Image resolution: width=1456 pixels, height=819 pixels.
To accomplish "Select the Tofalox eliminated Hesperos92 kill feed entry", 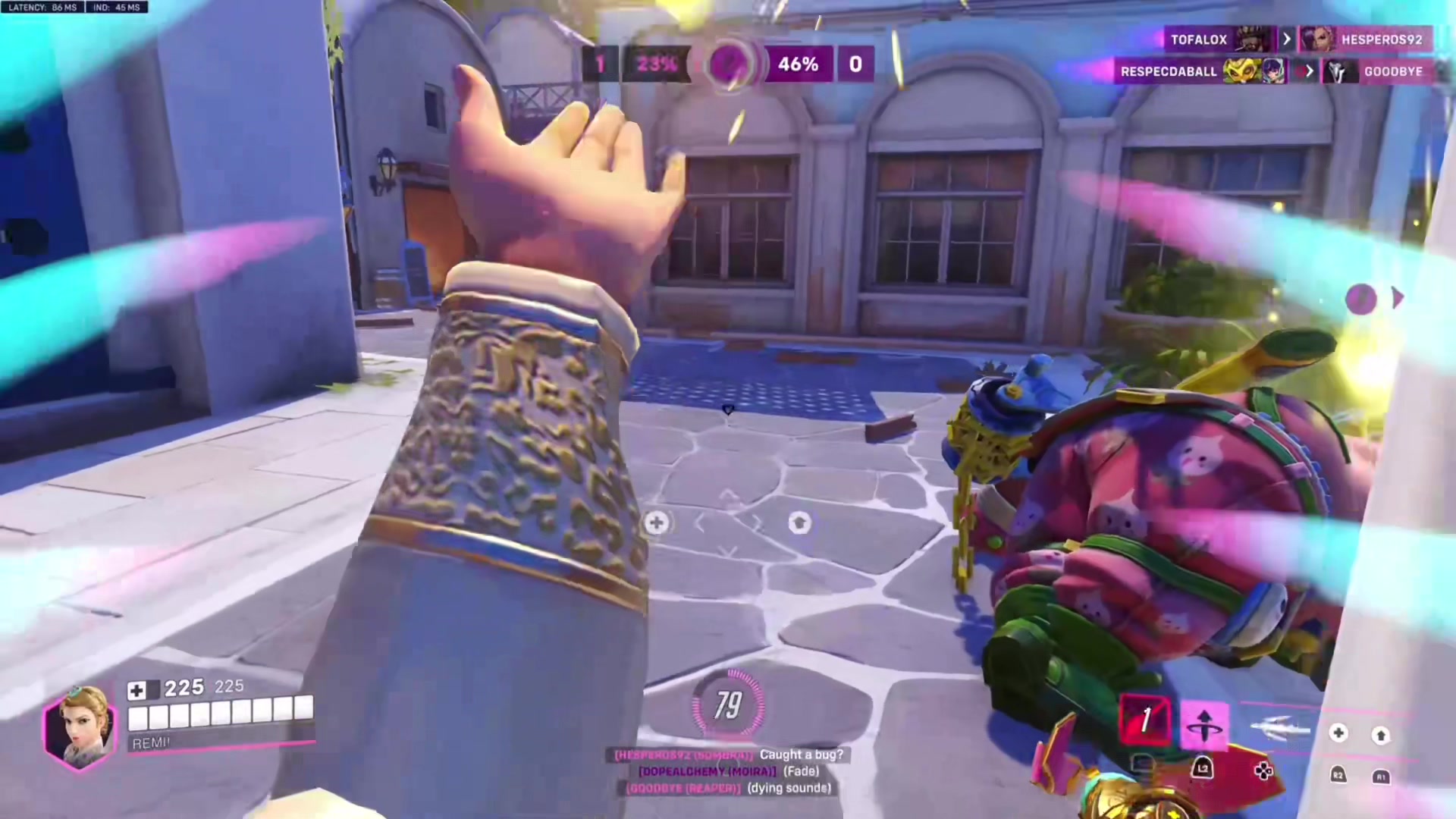I will coord(1298,39).
